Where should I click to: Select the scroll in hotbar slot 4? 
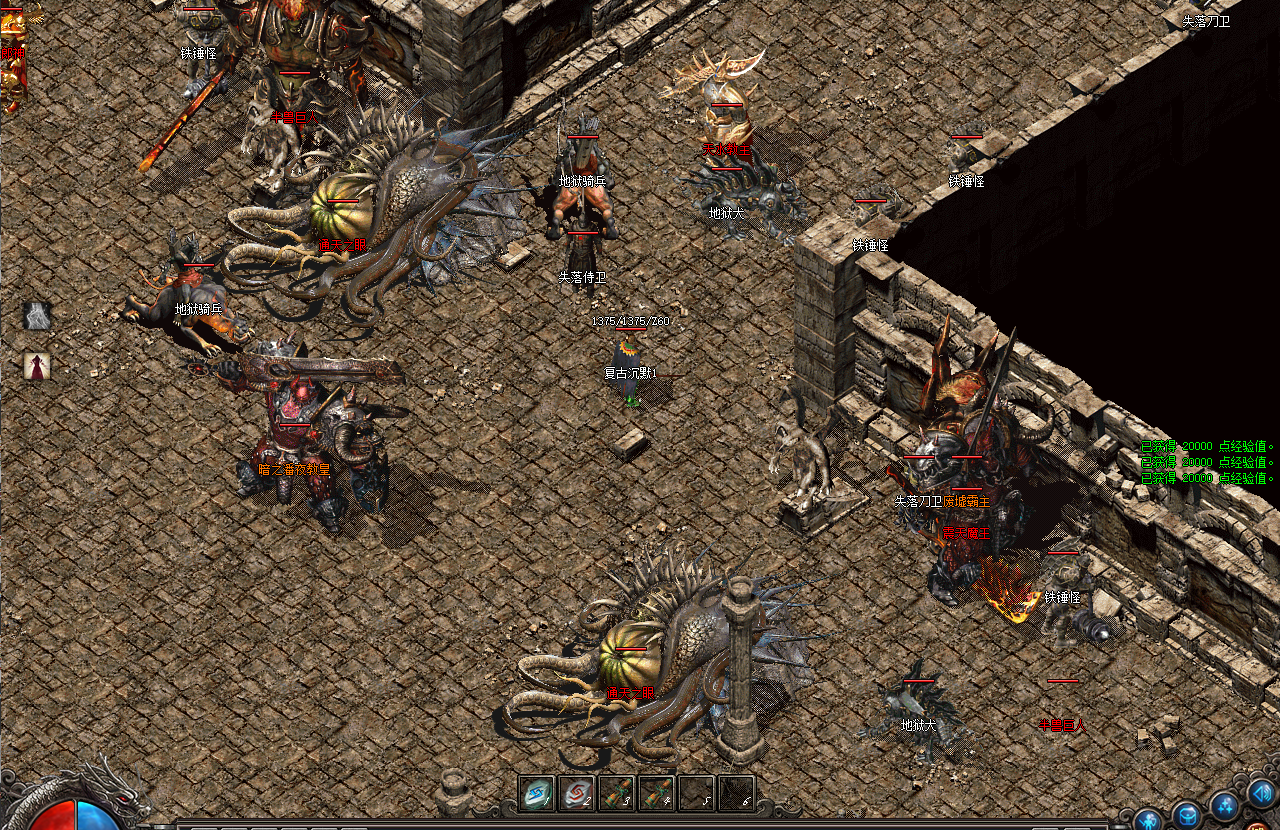pyautogui.click(x=657, y=793)
